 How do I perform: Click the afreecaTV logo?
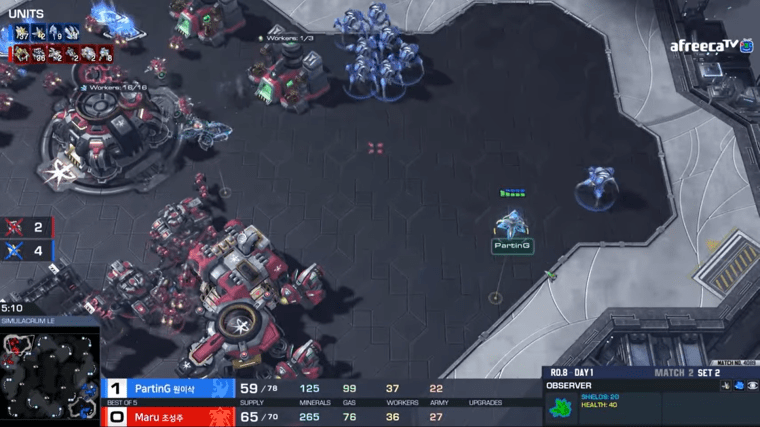pos(711,45)
